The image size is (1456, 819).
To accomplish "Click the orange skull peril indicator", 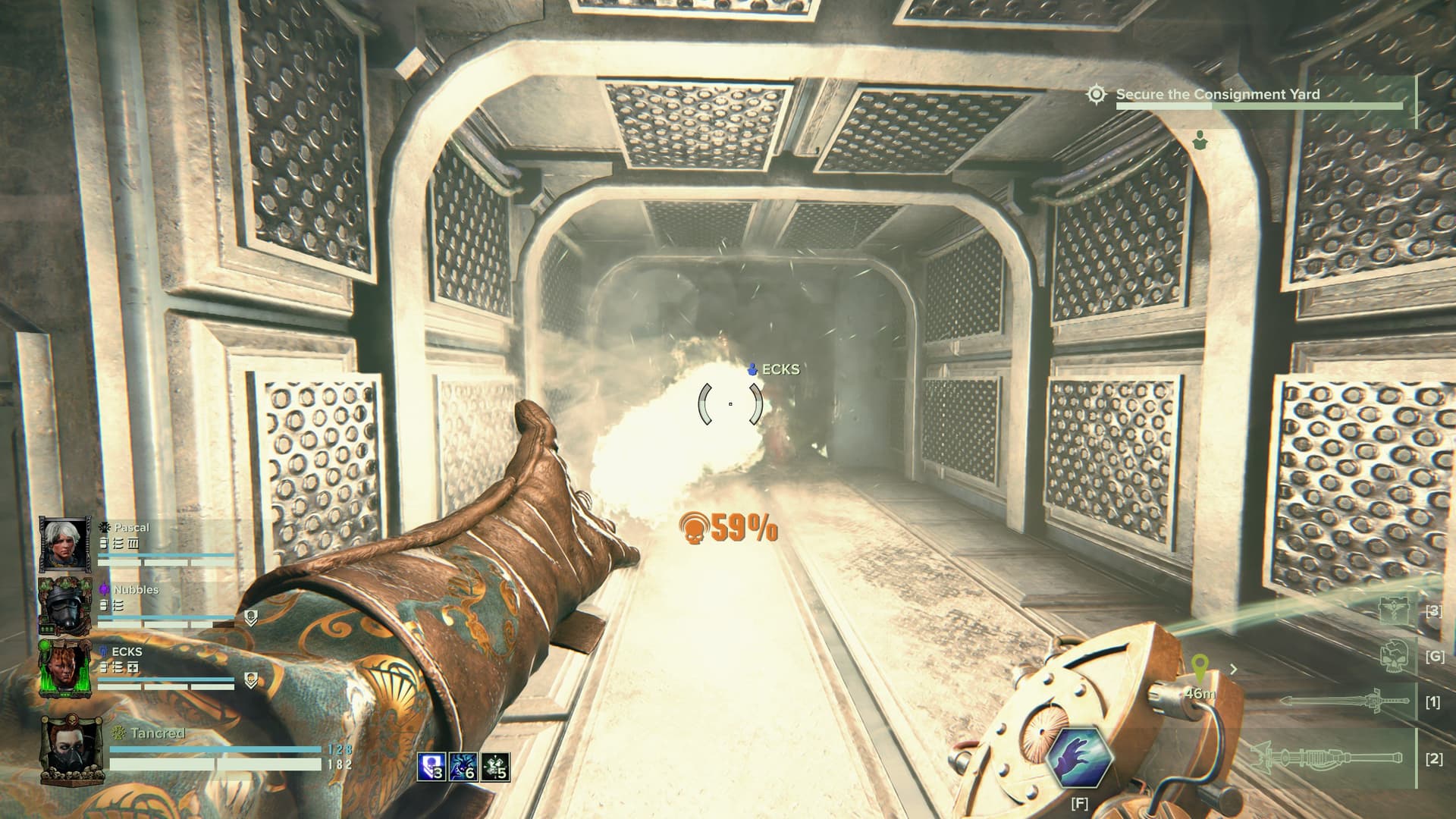I will click(x=694, y=528).
